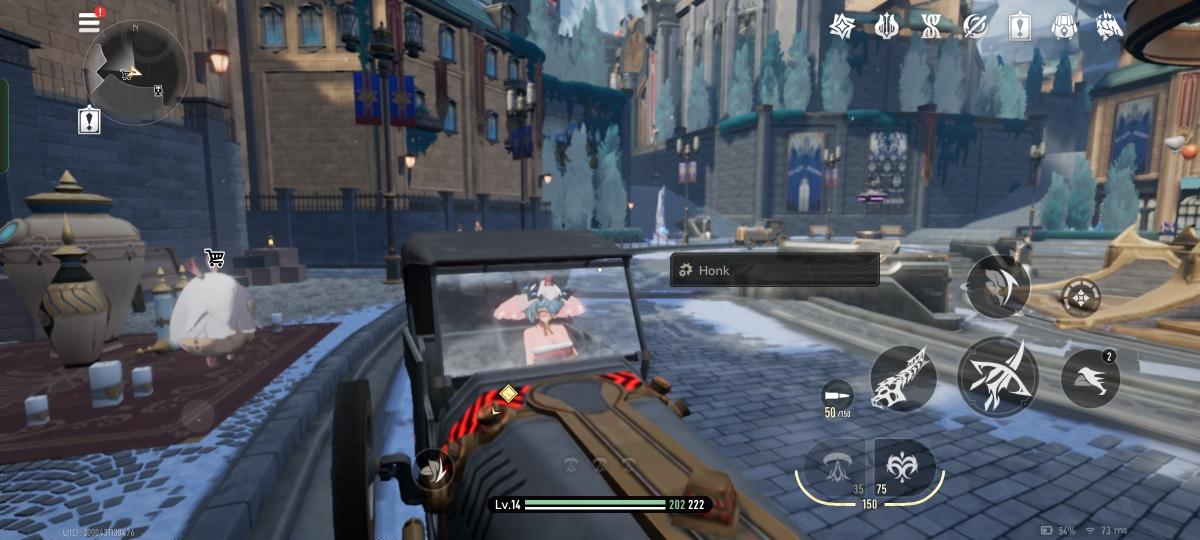Open the sword-in-circle menu icon
Screen dimensions: 1200x540
click(975, 26)
